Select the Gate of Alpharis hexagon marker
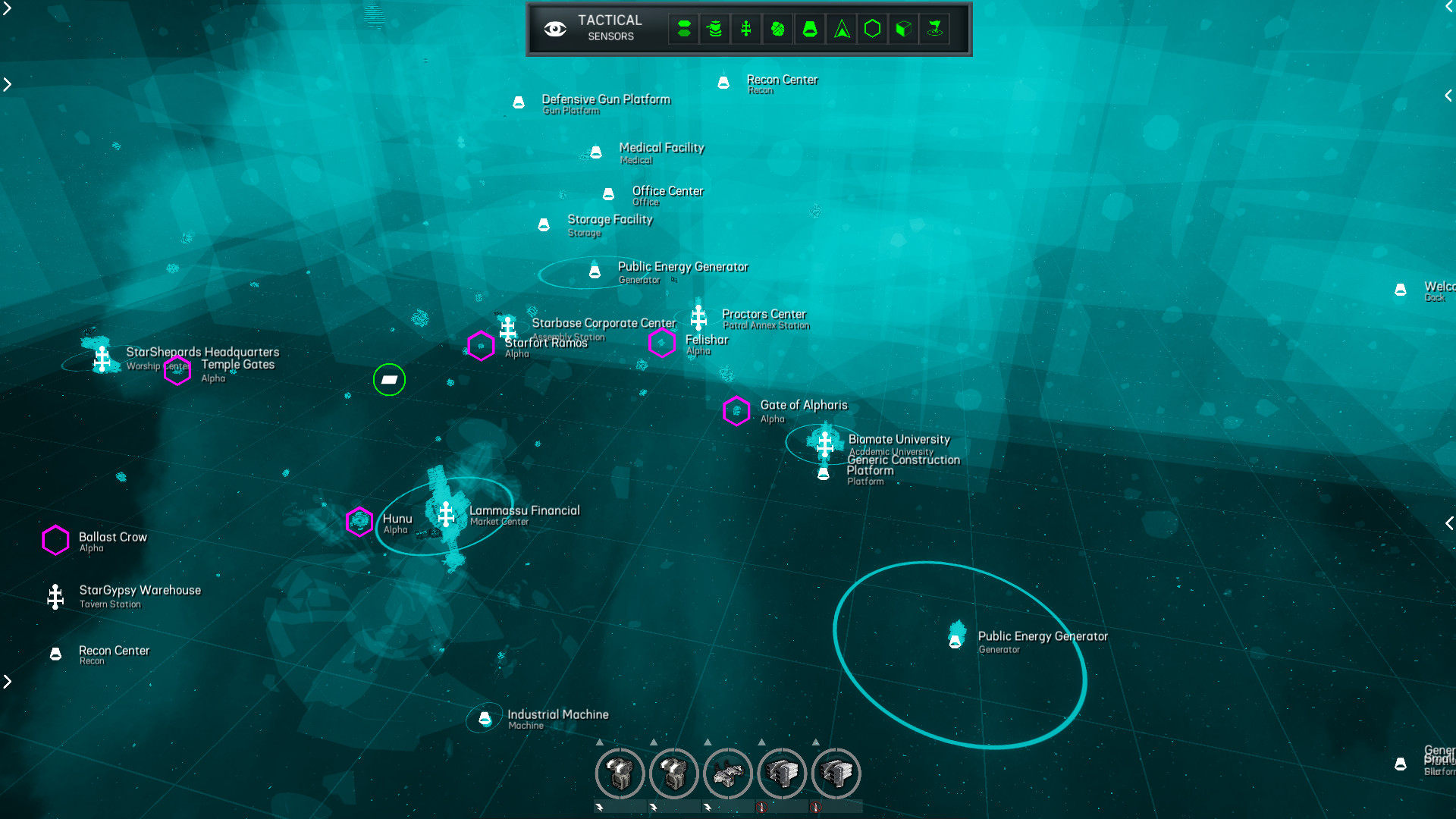1456x819 pixels. tap(736, 412)
